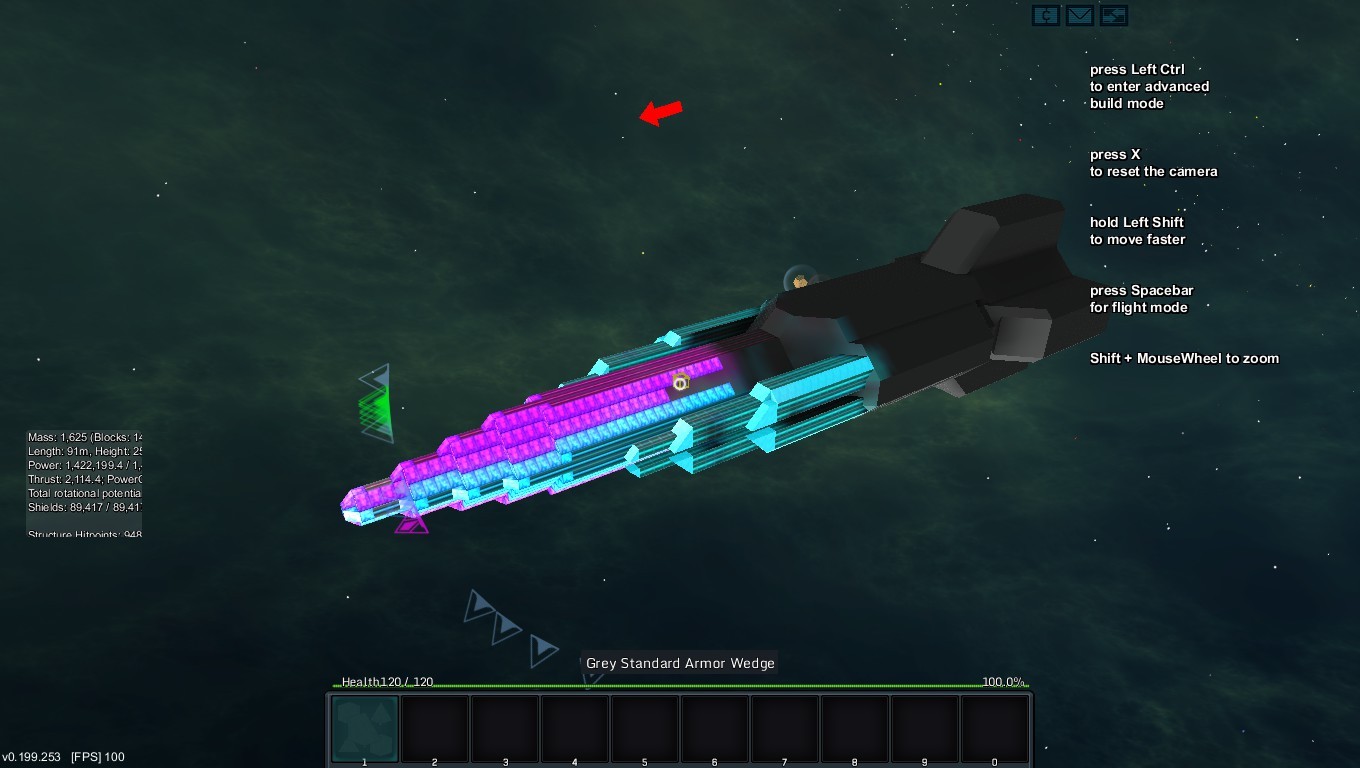Switch to the hotbar slot numbered 0
1360x768 pixels.
995,729
